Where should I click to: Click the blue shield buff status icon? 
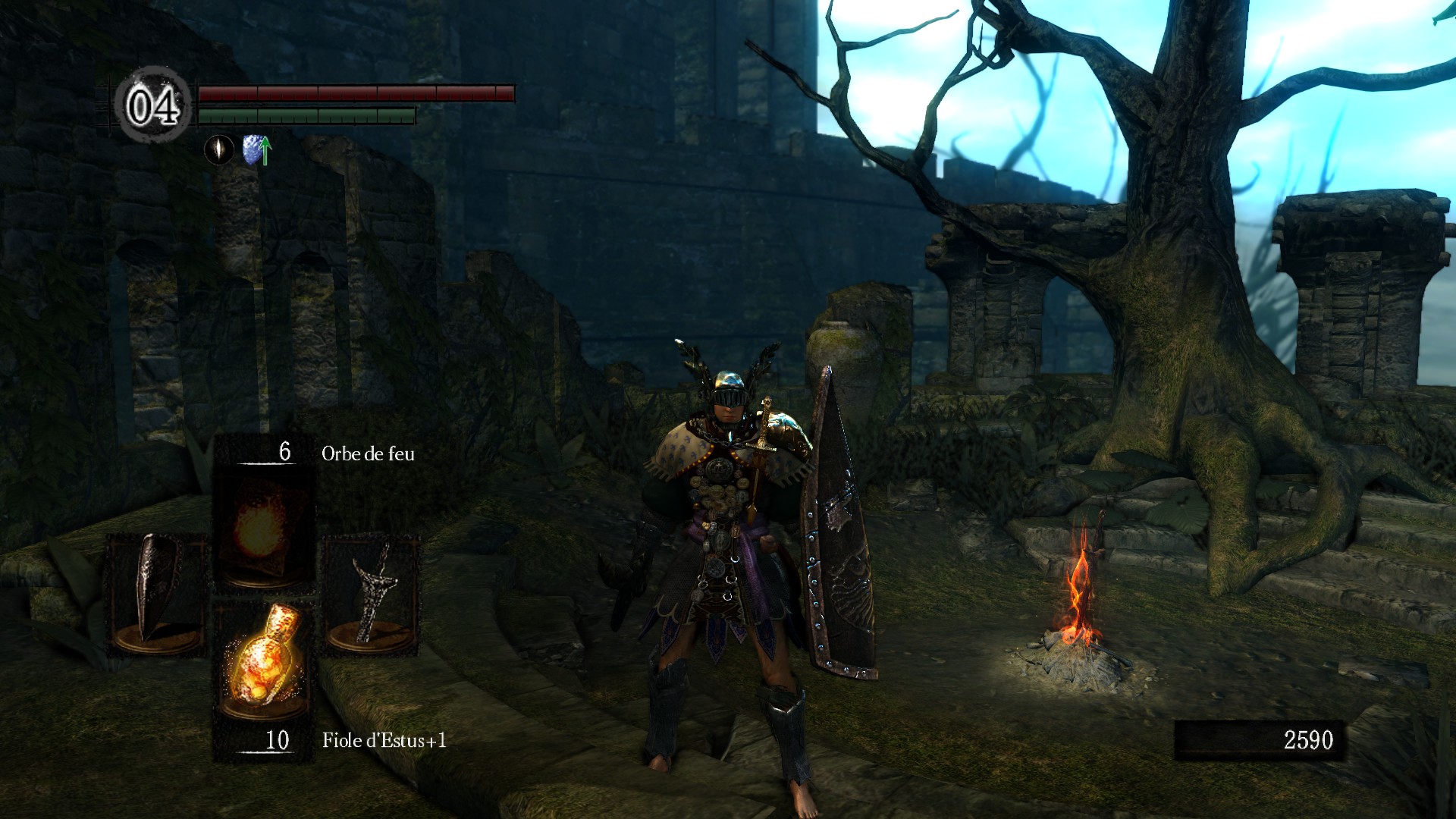256,149
